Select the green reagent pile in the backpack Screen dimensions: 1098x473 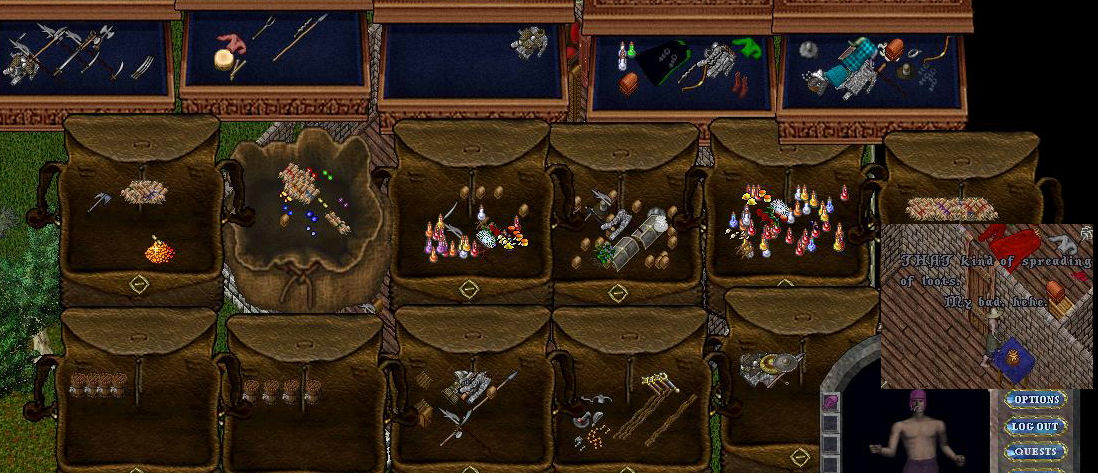[x=606, y=254]
